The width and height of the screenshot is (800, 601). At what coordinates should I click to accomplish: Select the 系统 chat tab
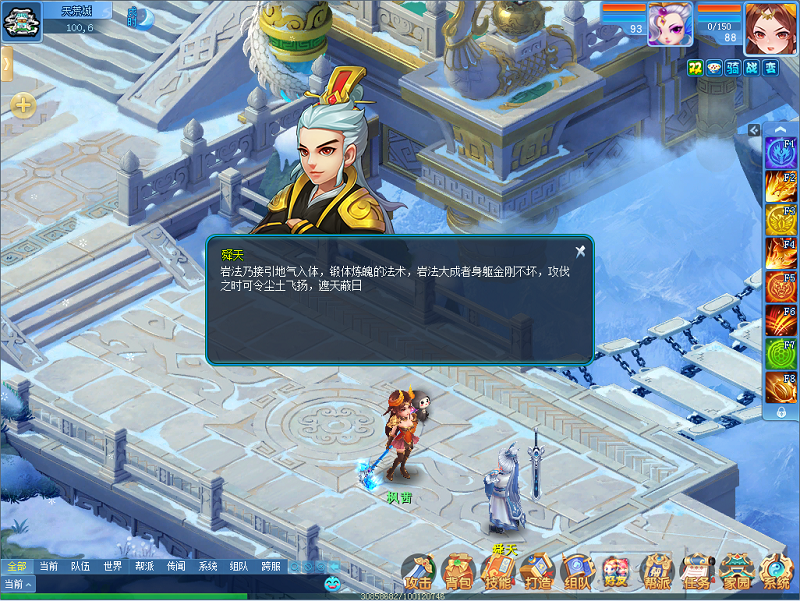207,566
